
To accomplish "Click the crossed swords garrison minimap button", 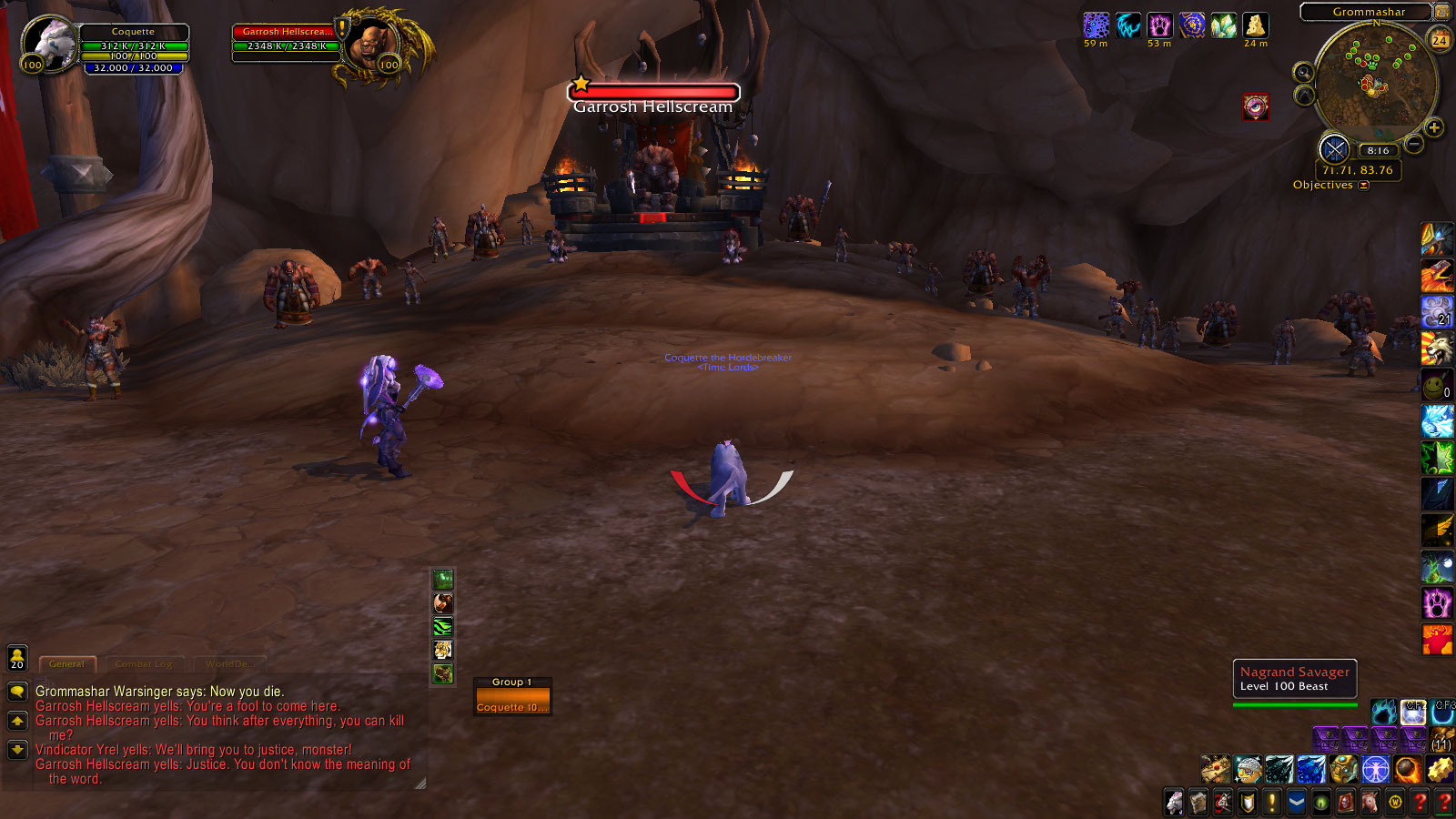I will (1335, 149).
